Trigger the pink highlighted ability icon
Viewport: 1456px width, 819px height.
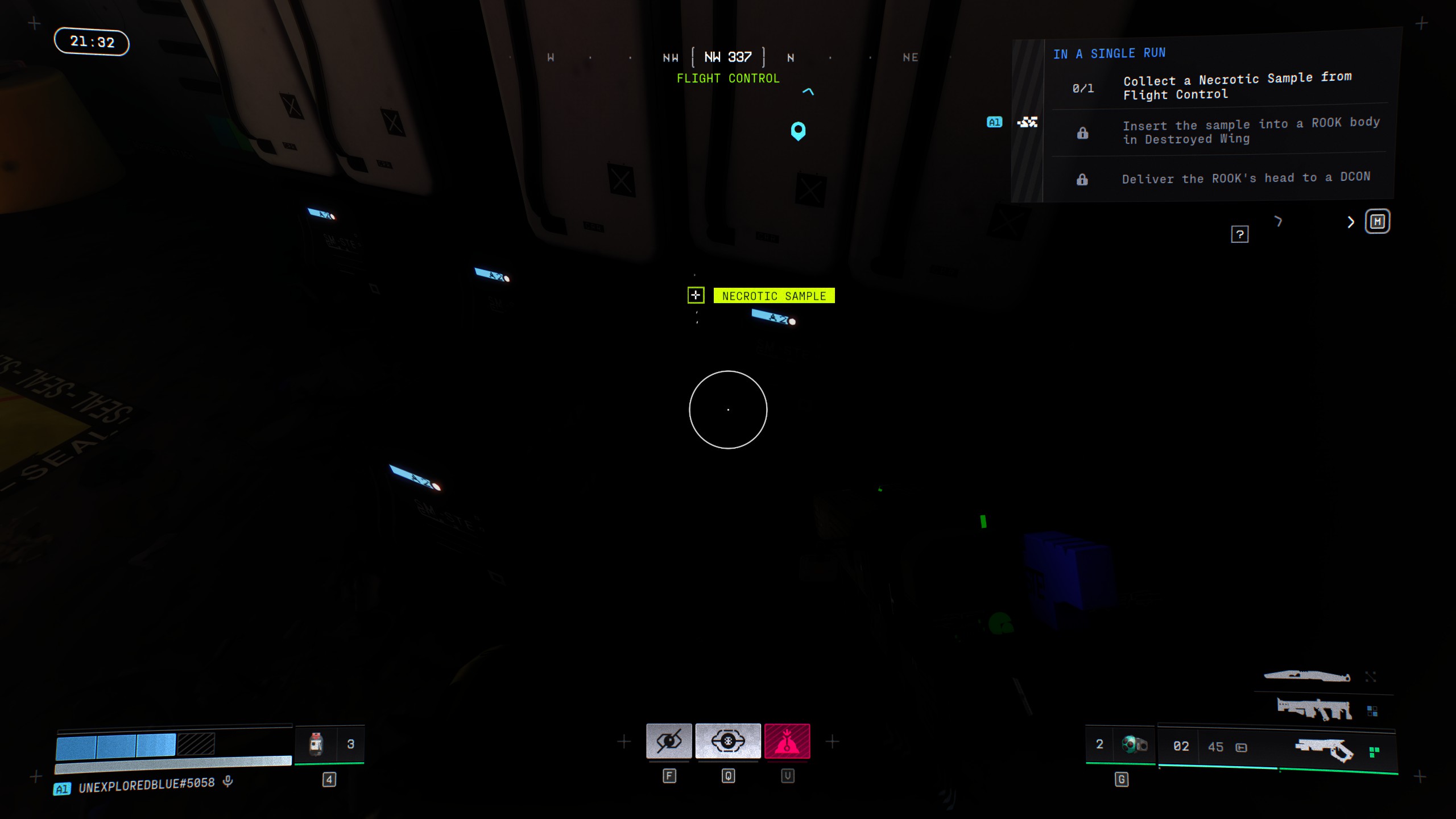click(x=787, y=741)
